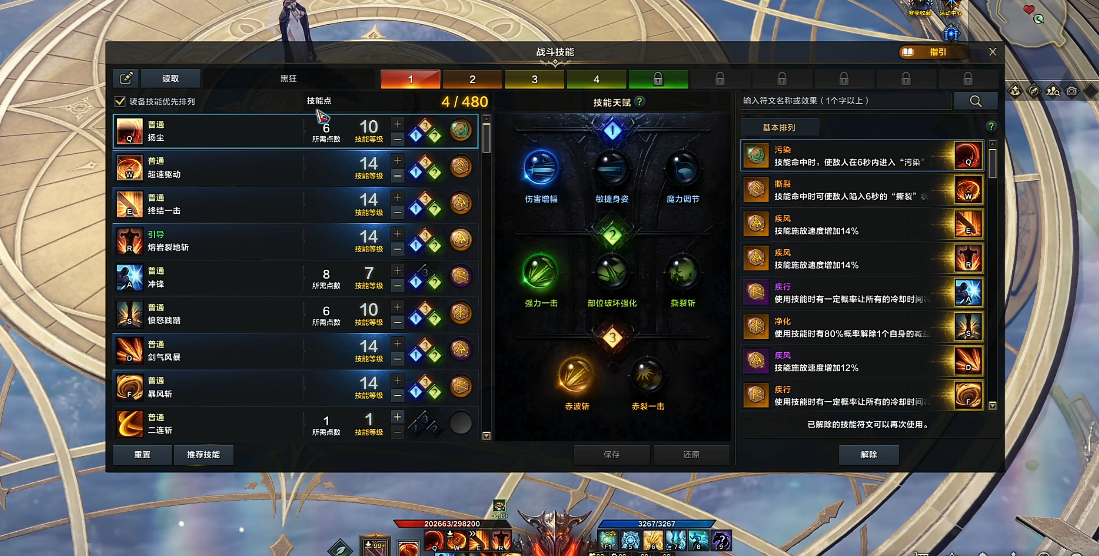Click the 读取 load button
The image size is (1099, 556).
171,78
